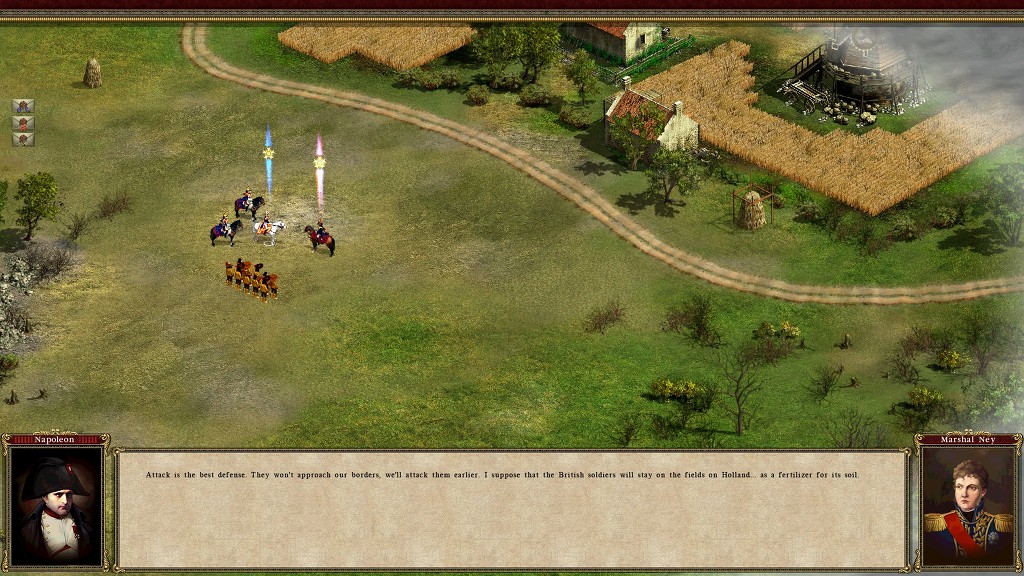The width and height of the screenshot is (1024, 576).
Task: Click Marshal Ney's portrait
Action: [x=967, y=506]
